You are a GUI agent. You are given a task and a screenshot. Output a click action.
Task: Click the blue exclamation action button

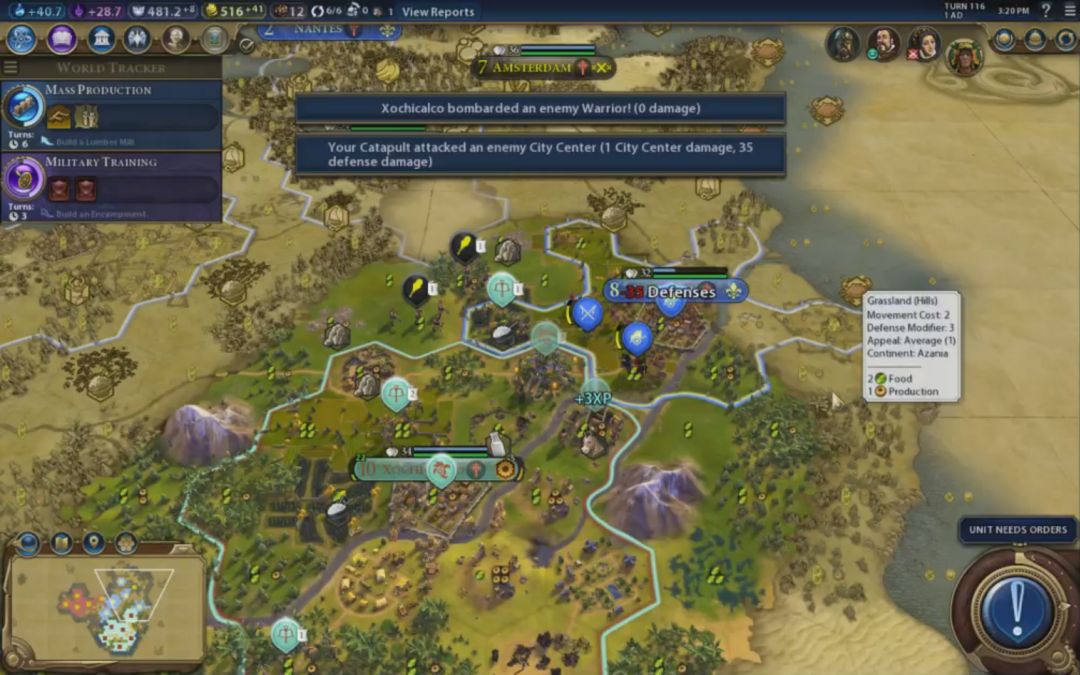(x=1017, y=607)
